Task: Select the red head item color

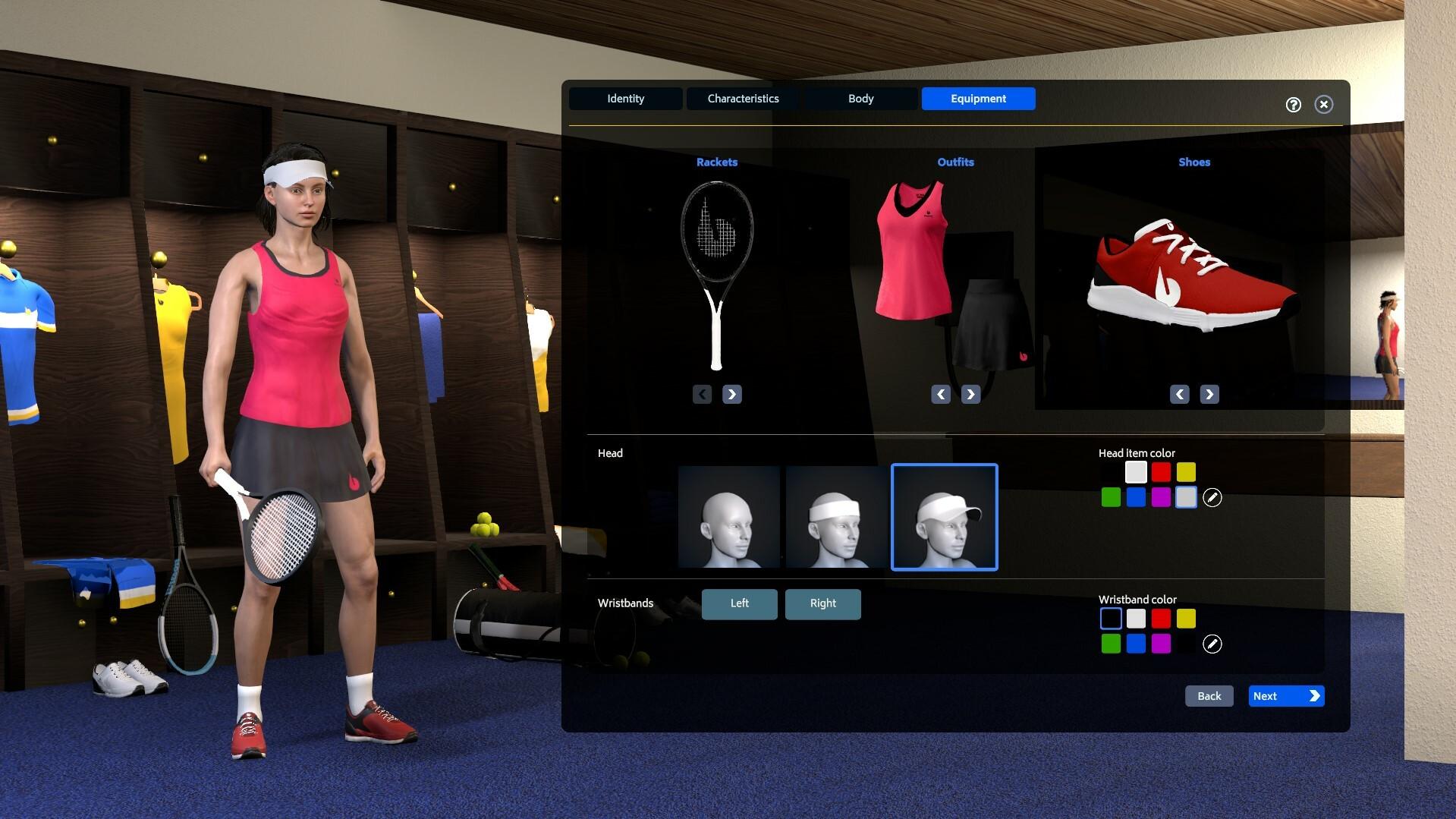Action: pos(1161,471)
